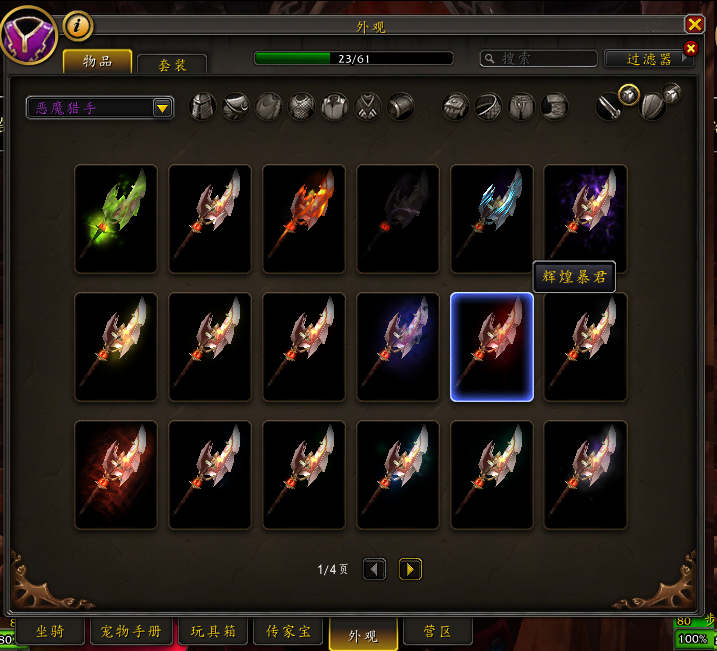Open the 坐骑 mounts tab
717x651 pixels.
point(50,632)
